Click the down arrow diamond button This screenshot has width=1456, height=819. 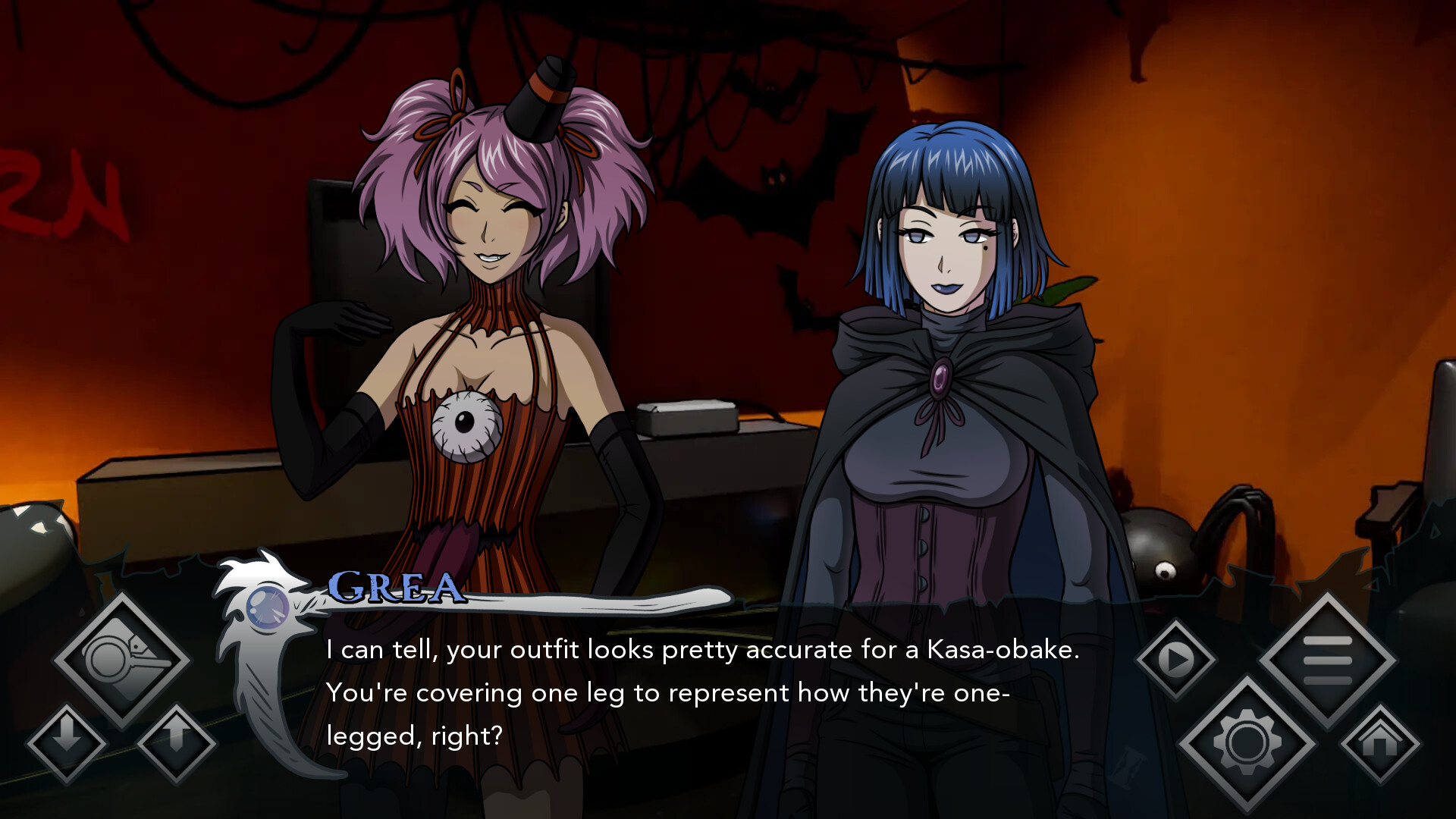67,743
